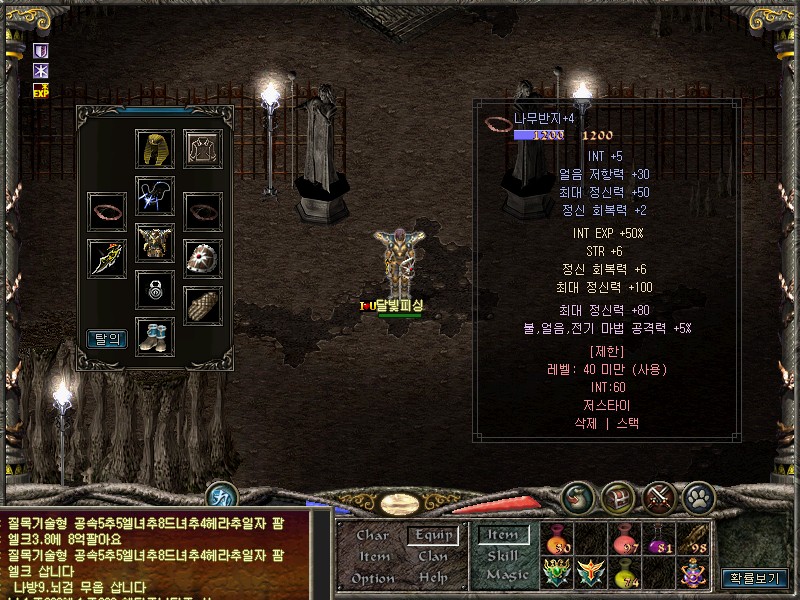Select the golden pharaoh helmet slot

coord(155,149)
